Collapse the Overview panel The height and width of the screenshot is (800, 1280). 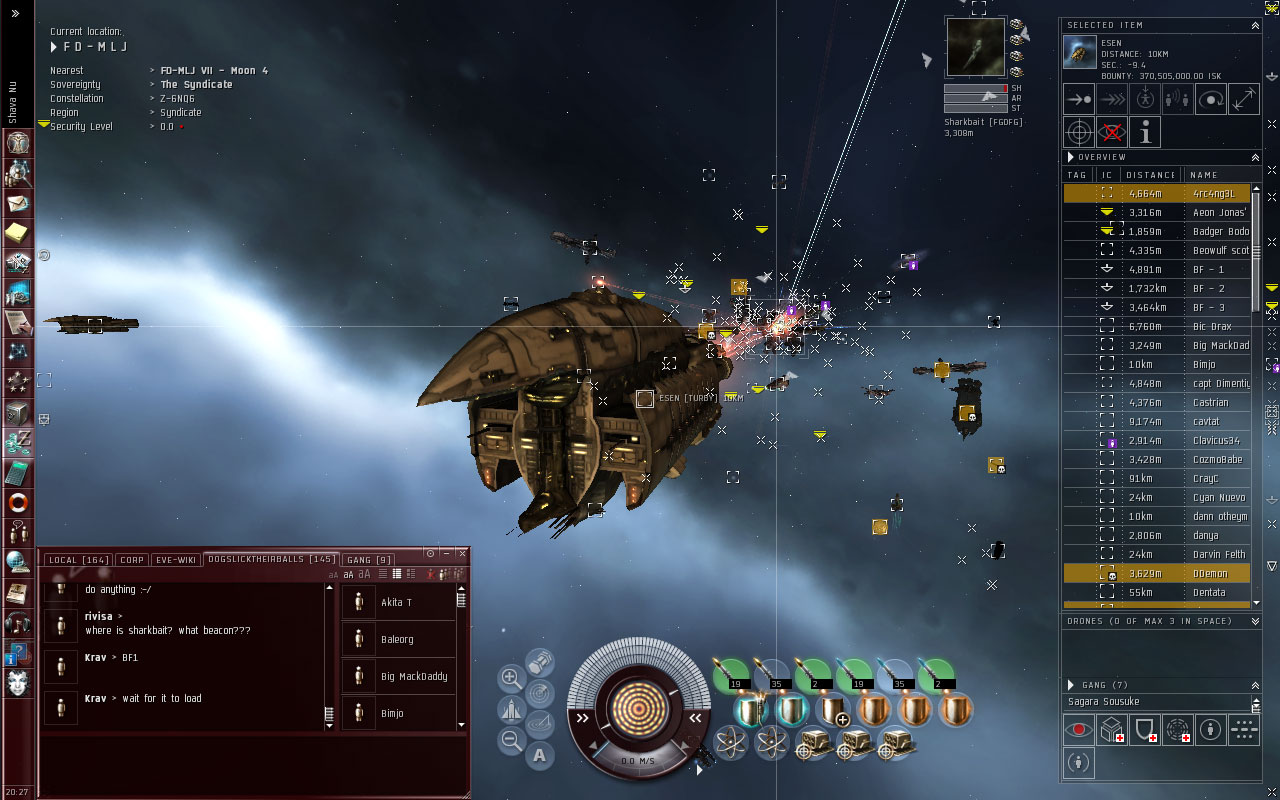[1255, 157]
